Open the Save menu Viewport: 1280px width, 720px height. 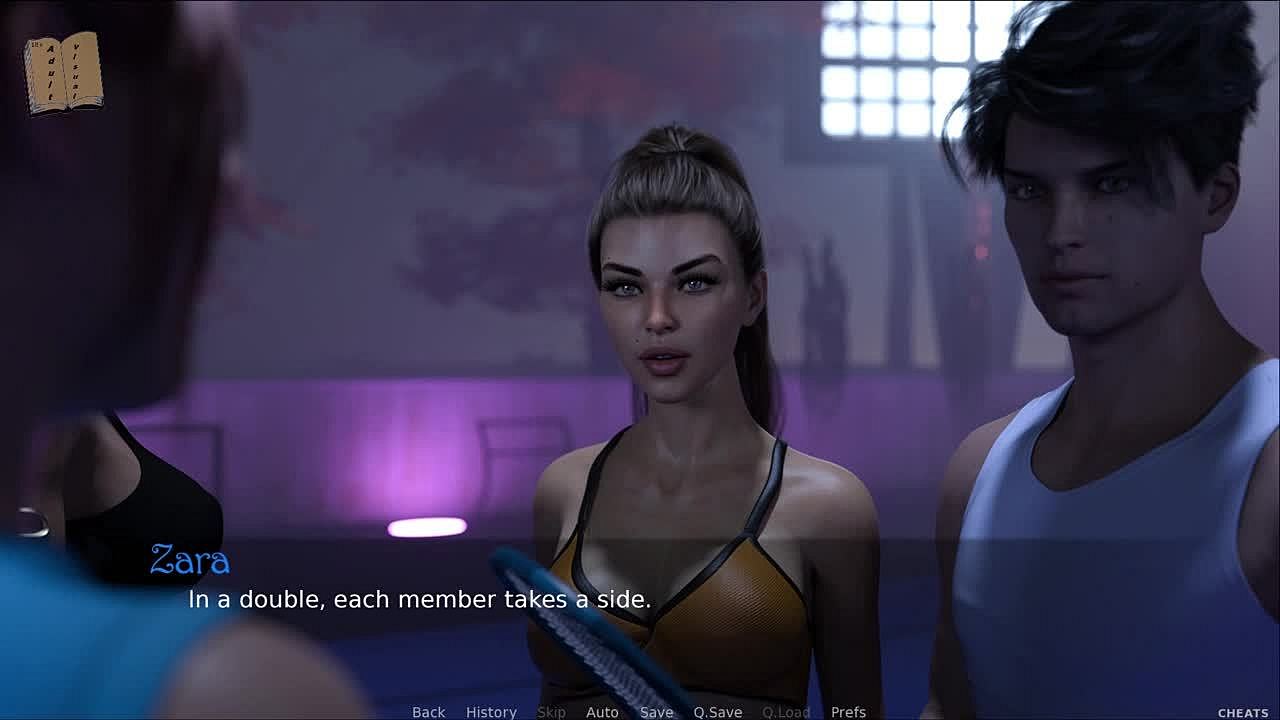pos(656,712)
